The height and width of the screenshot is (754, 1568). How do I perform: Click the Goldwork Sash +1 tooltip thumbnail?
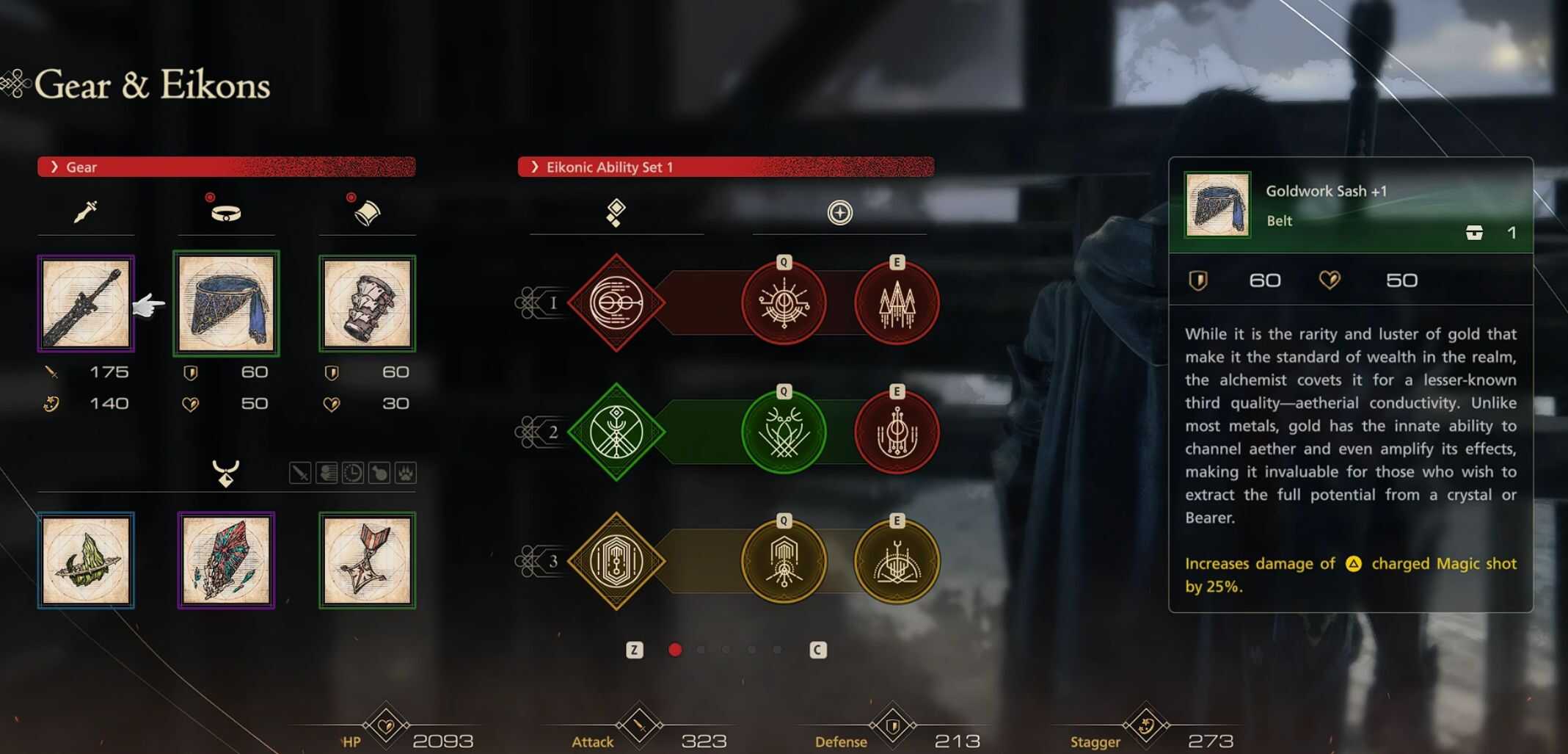[1217, 205]
